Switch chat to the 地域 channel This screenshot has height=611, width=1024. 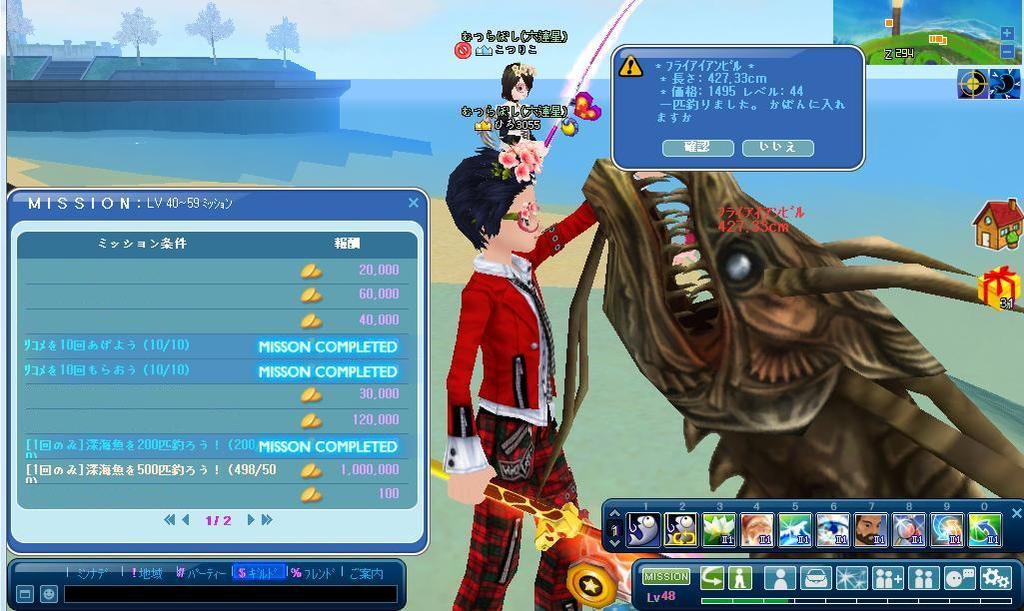[x=148, y=573]
